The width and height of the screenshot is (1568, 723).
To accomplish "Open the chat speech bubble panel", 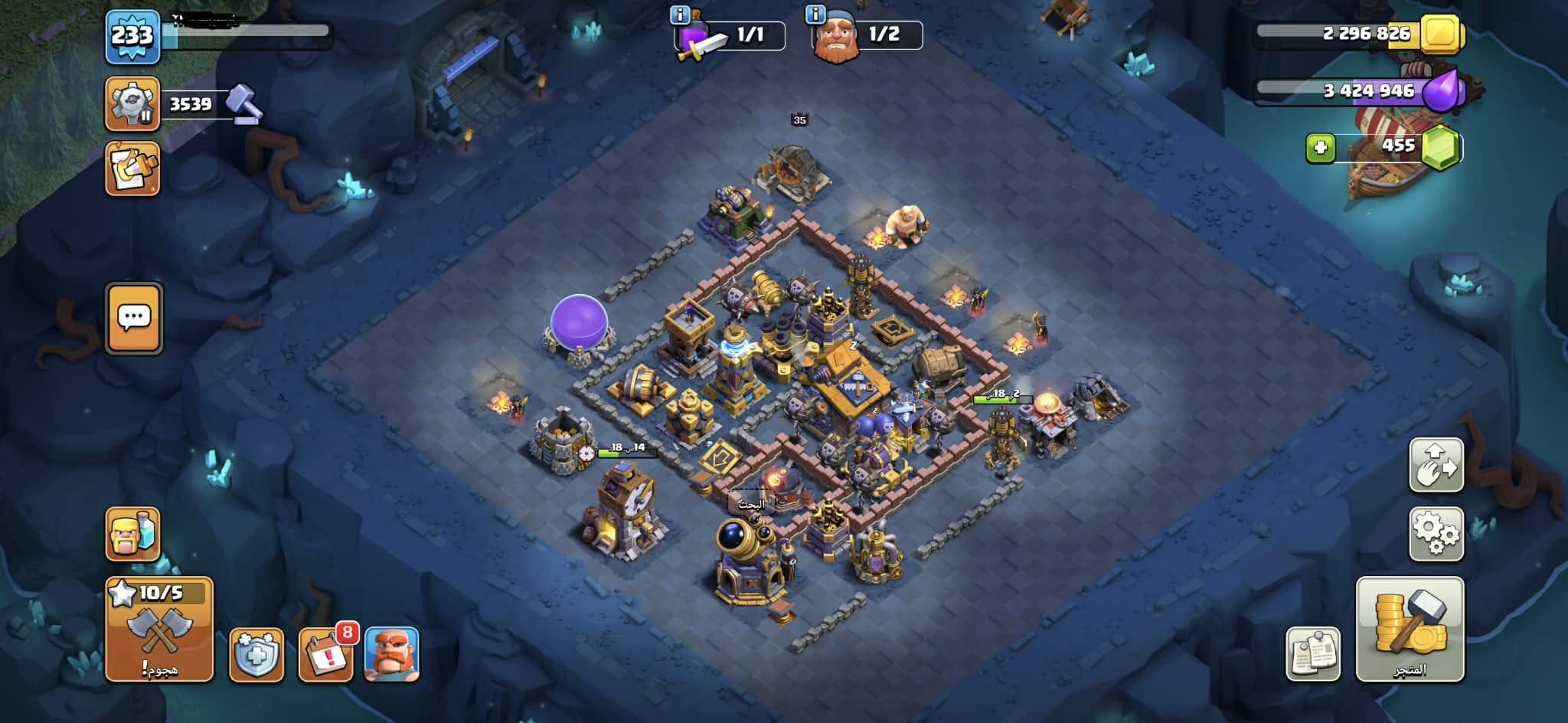I will coord(134,318).
